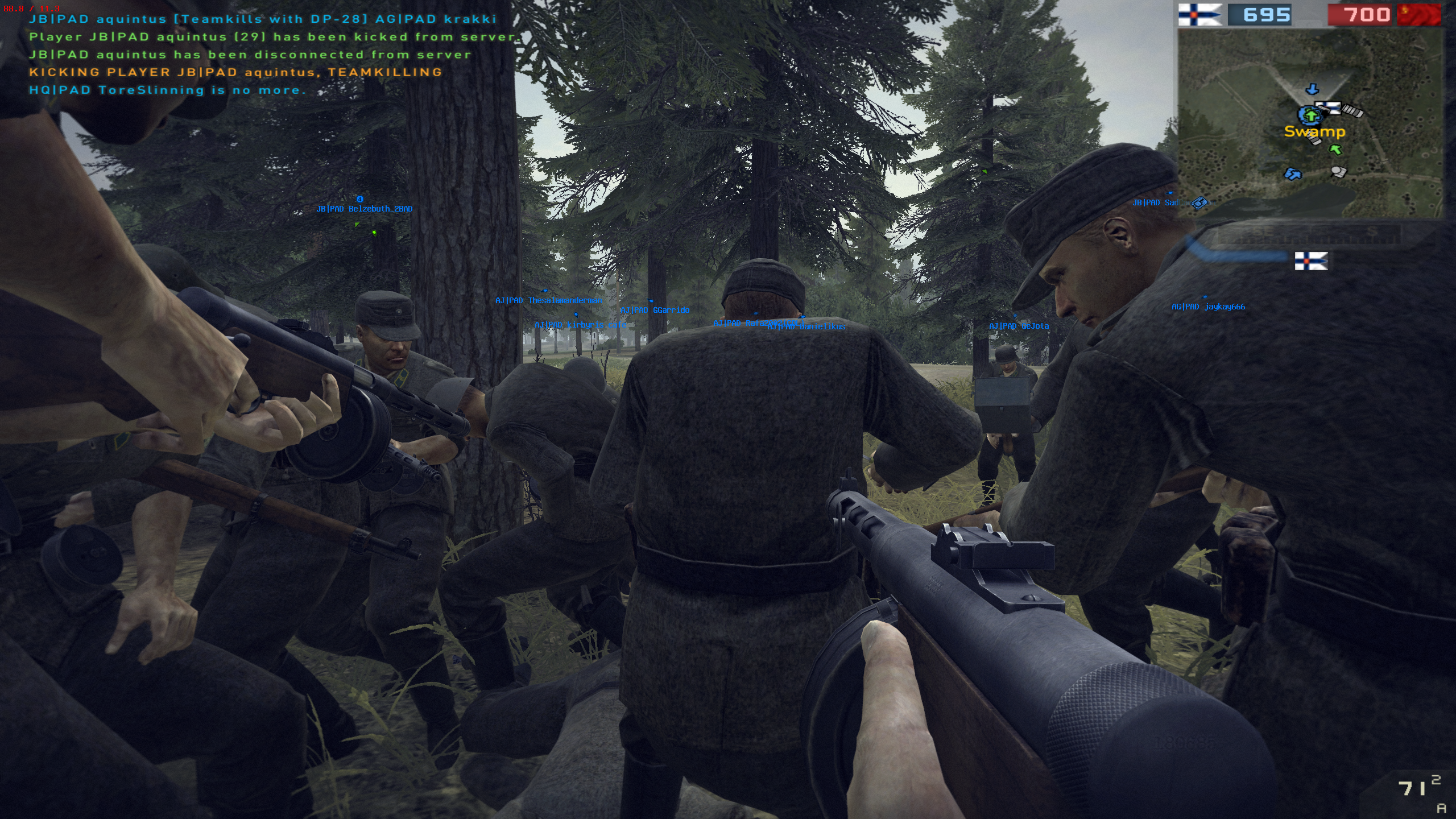Click the compass strip below the minimap
The height and width of the screenshot is (819, 1456).
click(1308, 233)
